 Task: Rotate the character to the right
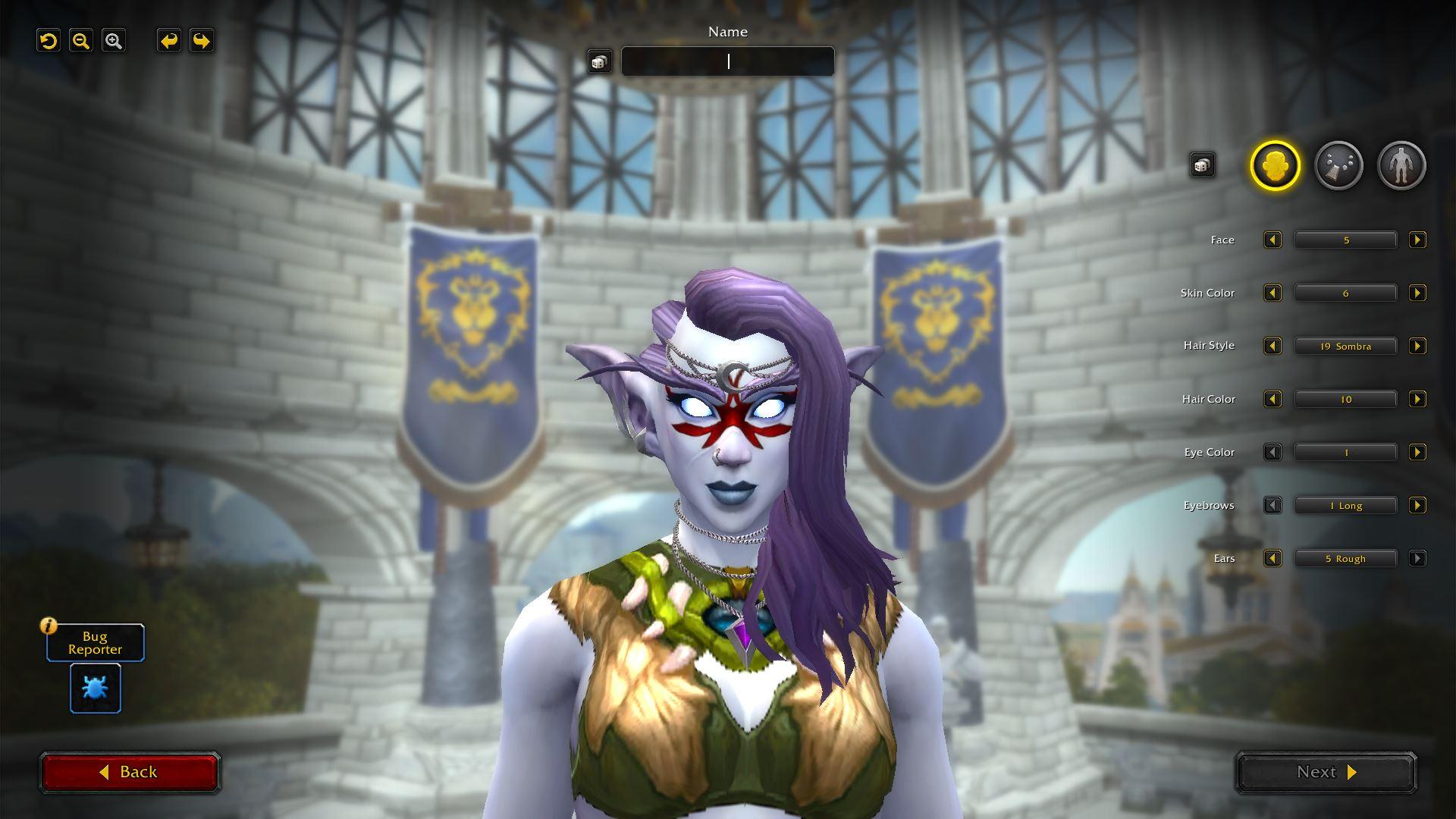pos(201,41)
